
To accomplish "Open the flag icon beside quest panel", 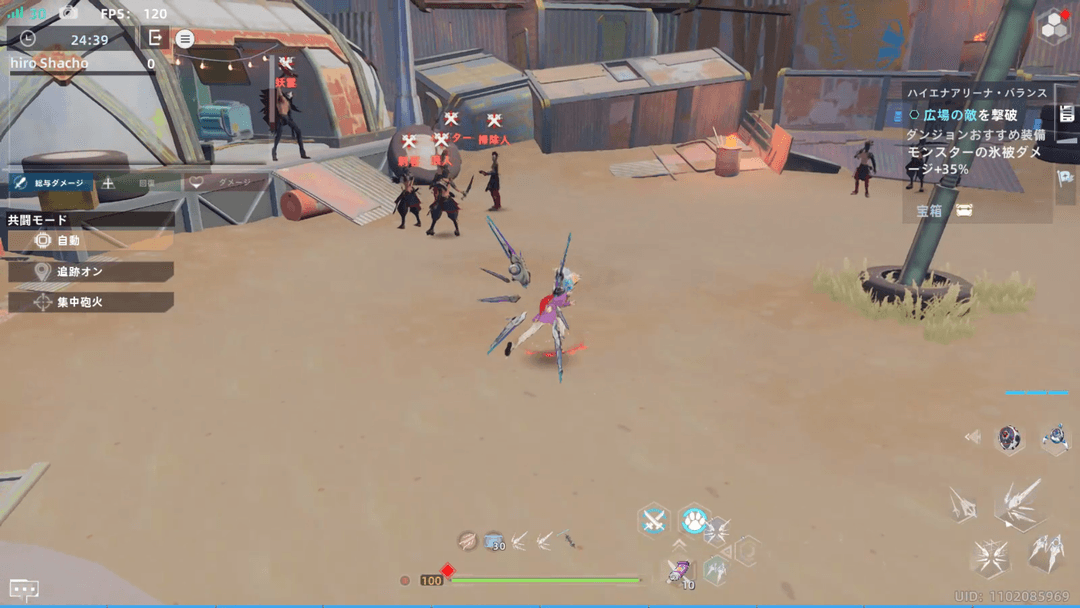I will click(1065, 178).
